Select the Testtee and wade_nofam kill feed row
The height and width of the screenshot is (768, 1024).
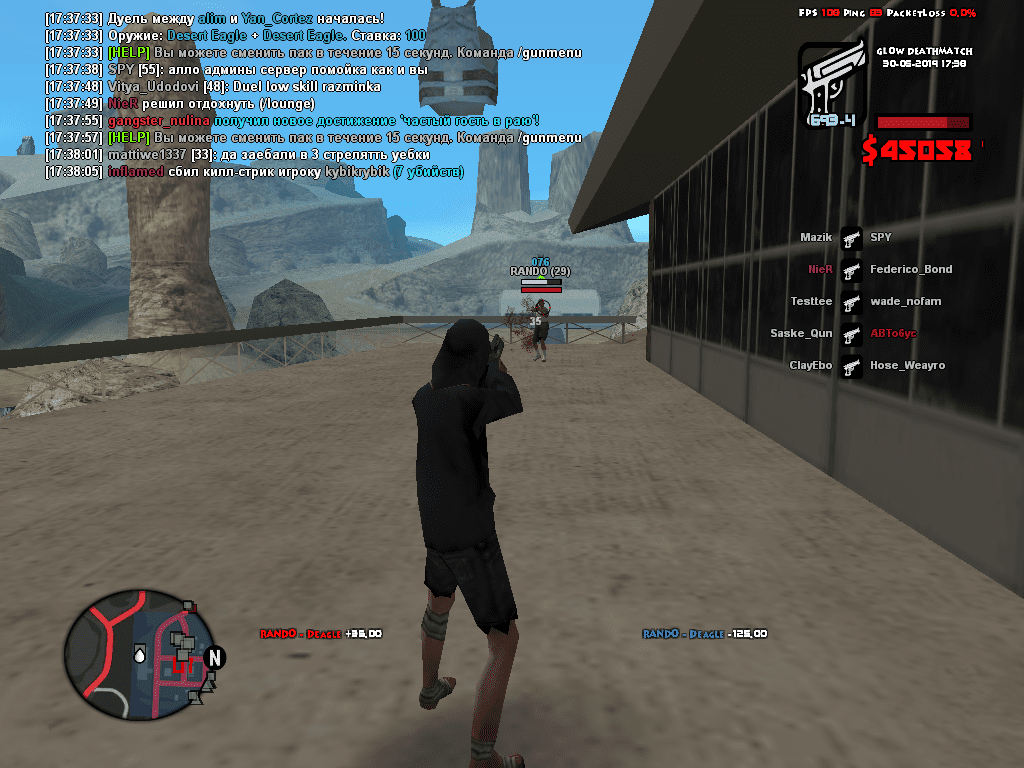click(x=851, y=302)
